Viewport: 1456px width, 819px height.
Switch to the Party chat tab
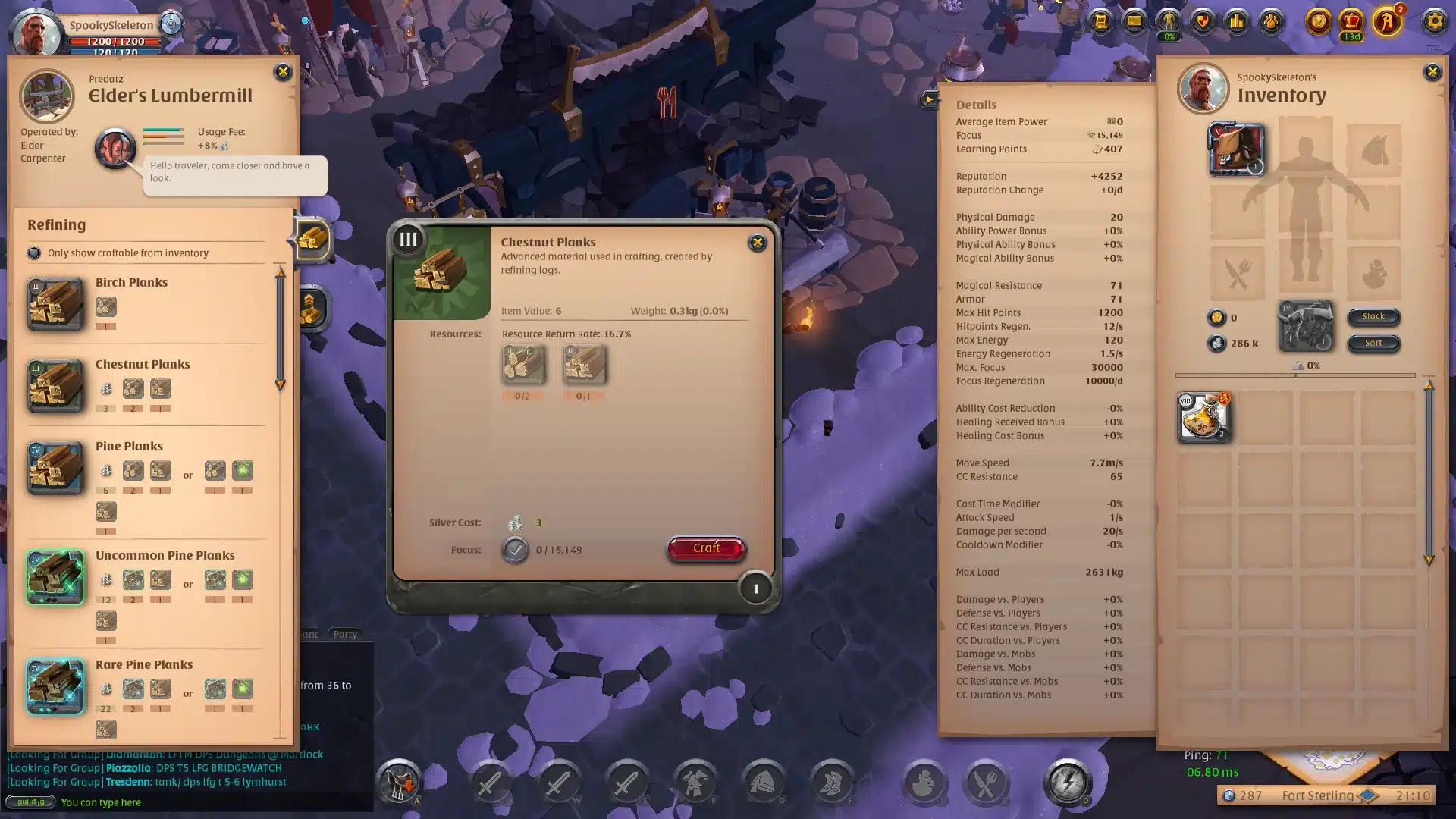click(x=345, y=634)
